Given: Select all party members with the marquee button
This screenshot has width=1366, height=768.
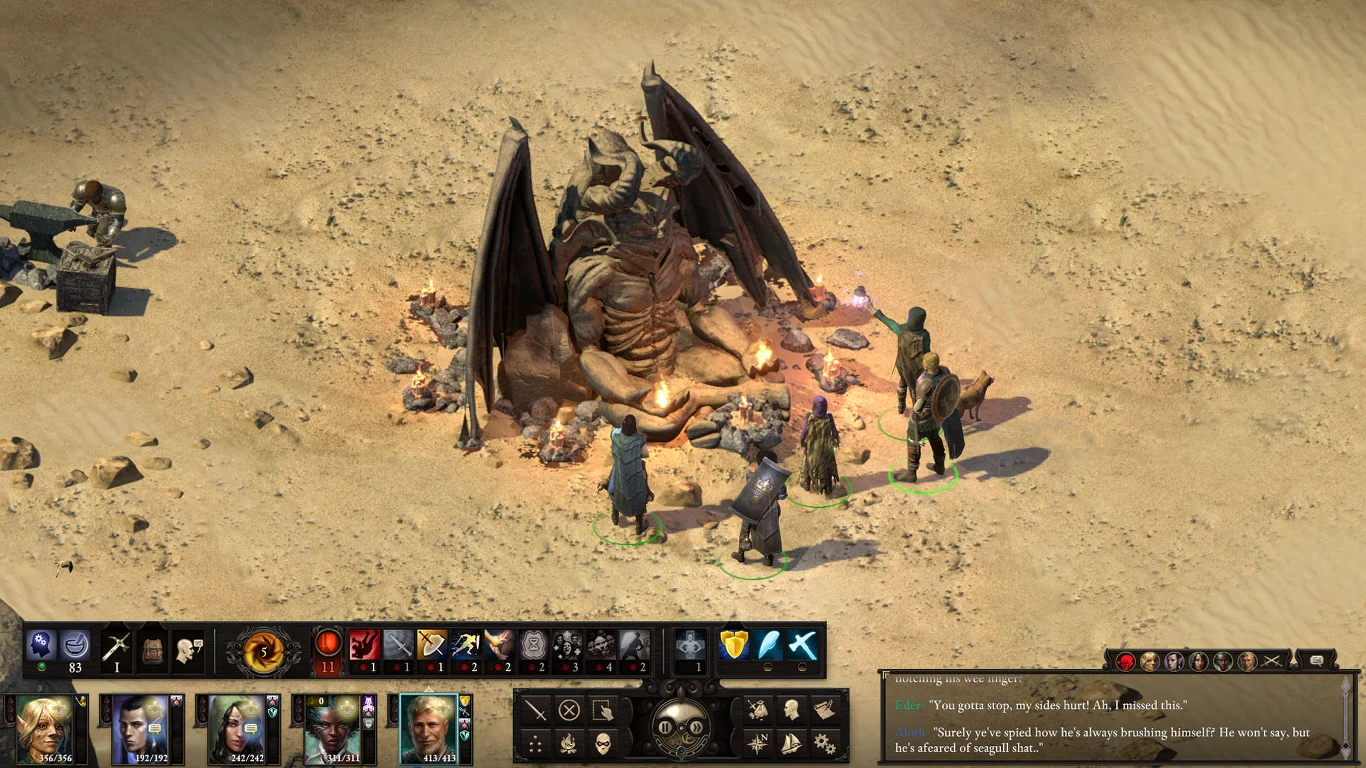Looking at the screenshot, I should [602, 710].
